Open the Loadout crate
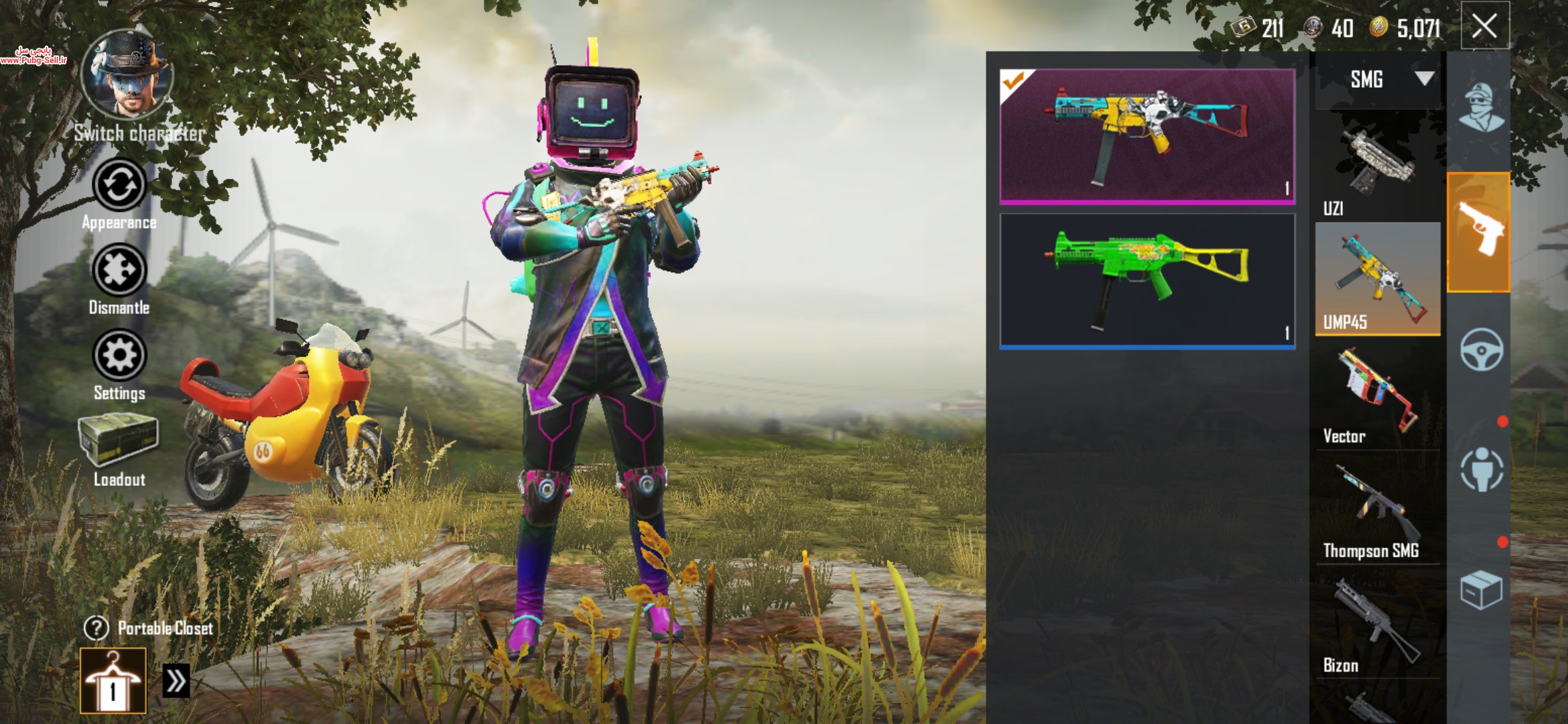This screenshot has height=724, width=1568. pyautogui.click(x=119, y=439)
